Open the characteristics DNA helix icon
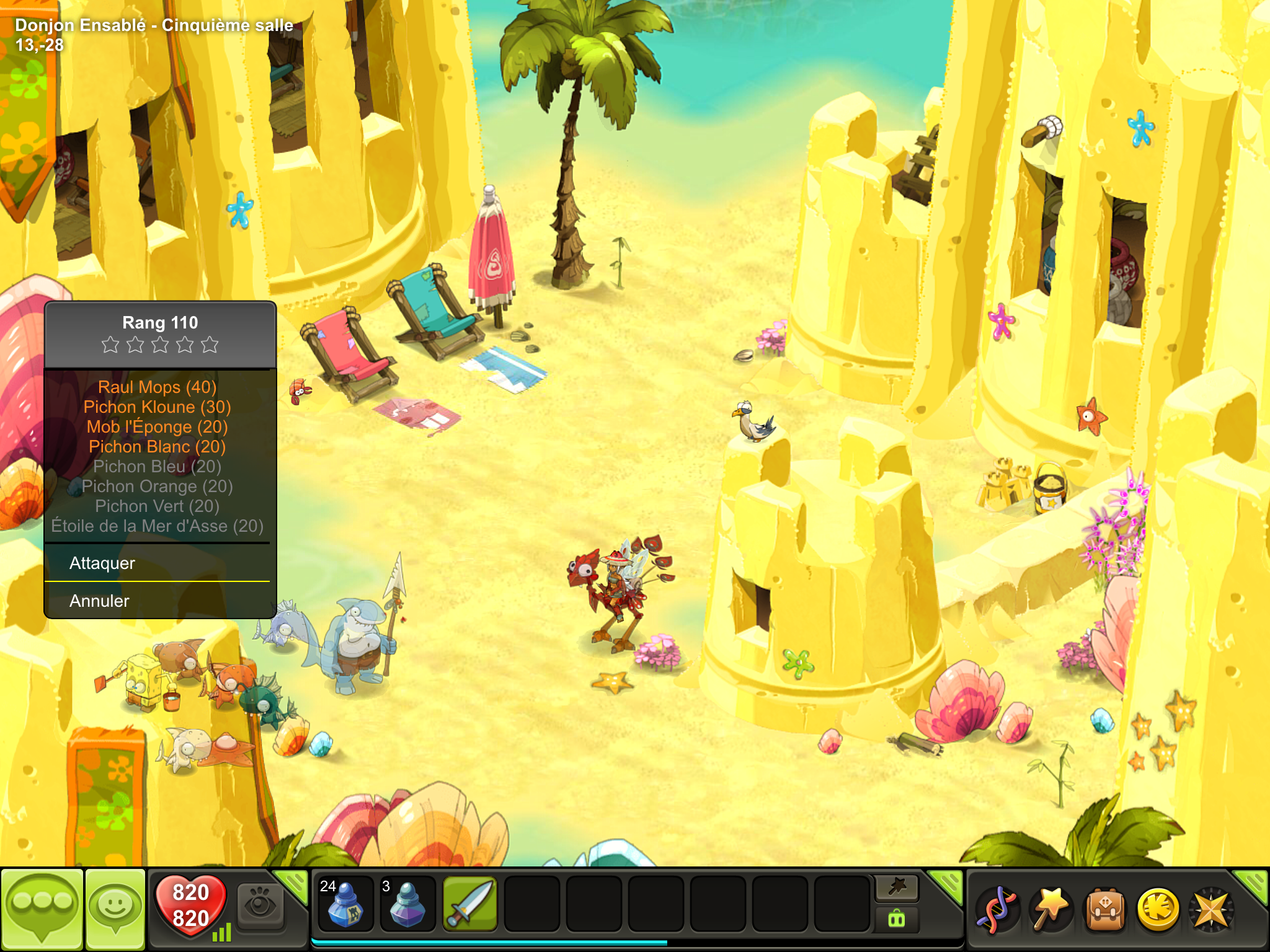1270x952 pixels. pos(997,910)
